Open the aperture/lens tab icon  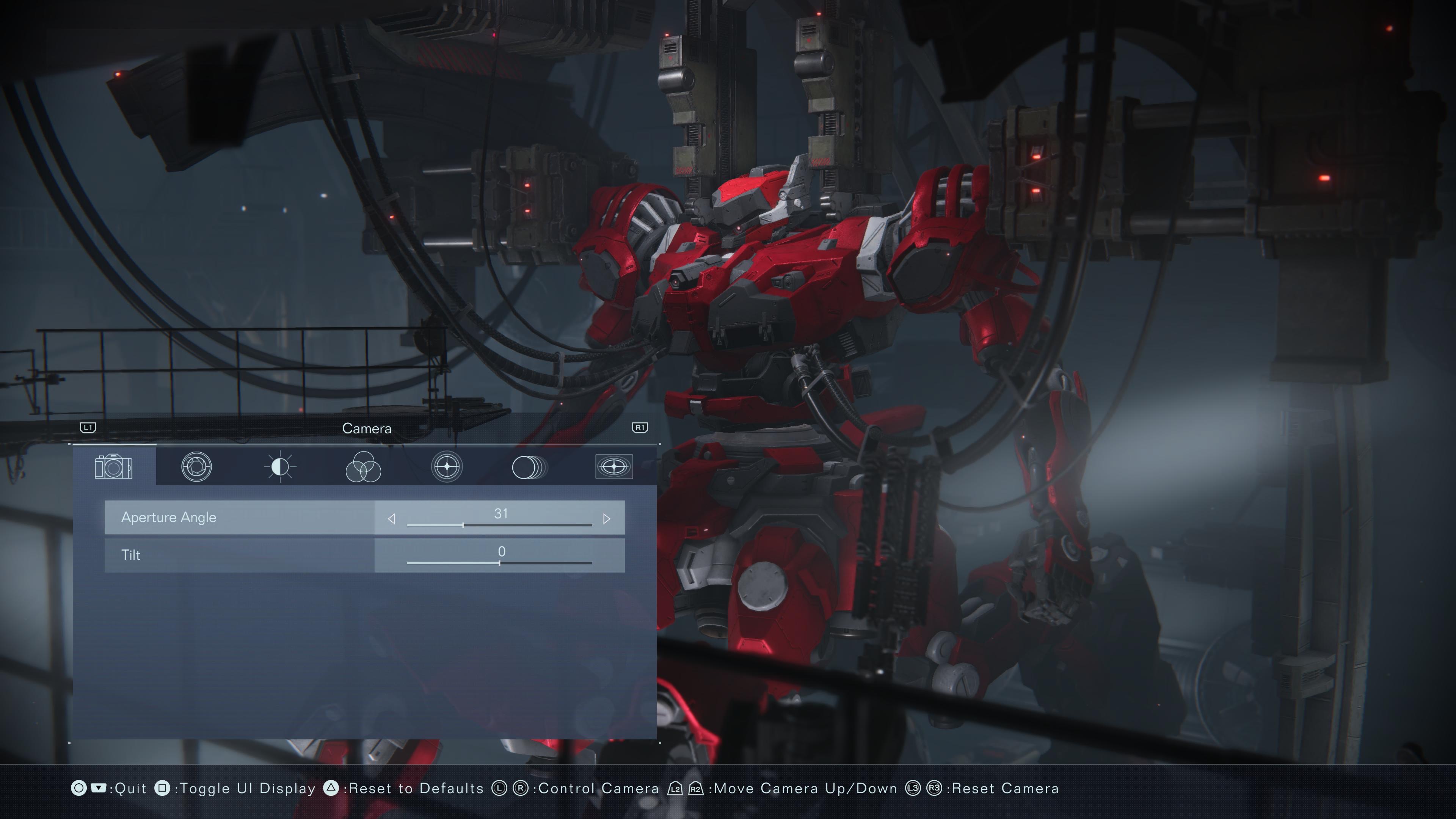(196, 466)
